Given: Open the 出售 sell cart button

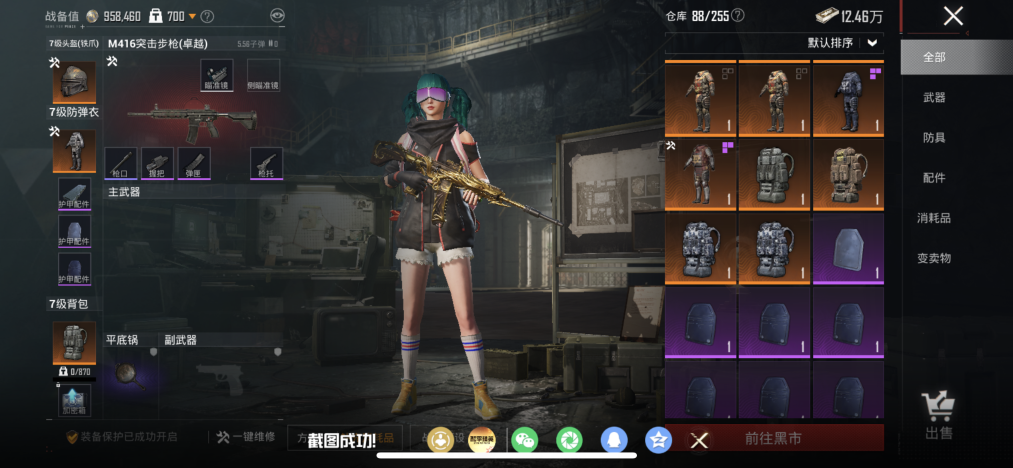Looking at the screenshot, I should coord(939,415).
